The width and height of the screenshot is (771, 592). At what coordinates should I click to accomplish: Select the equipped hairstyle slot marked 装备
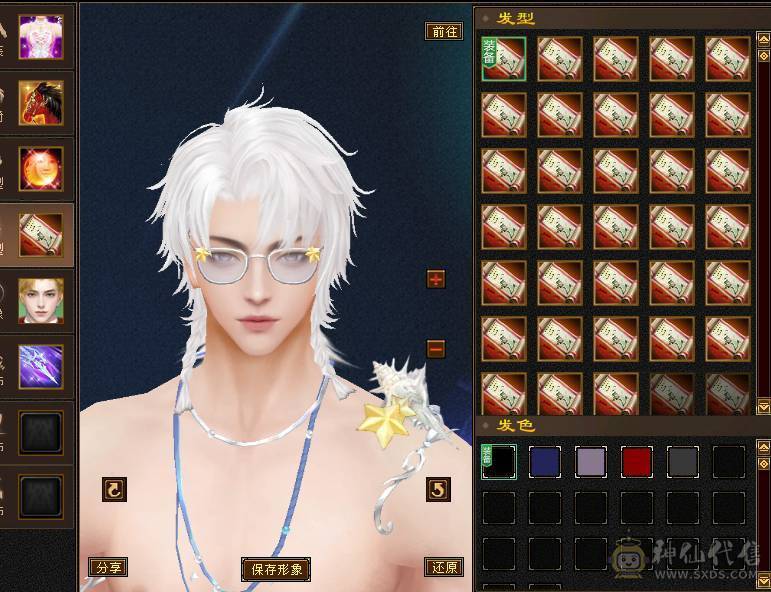point(503,59)
